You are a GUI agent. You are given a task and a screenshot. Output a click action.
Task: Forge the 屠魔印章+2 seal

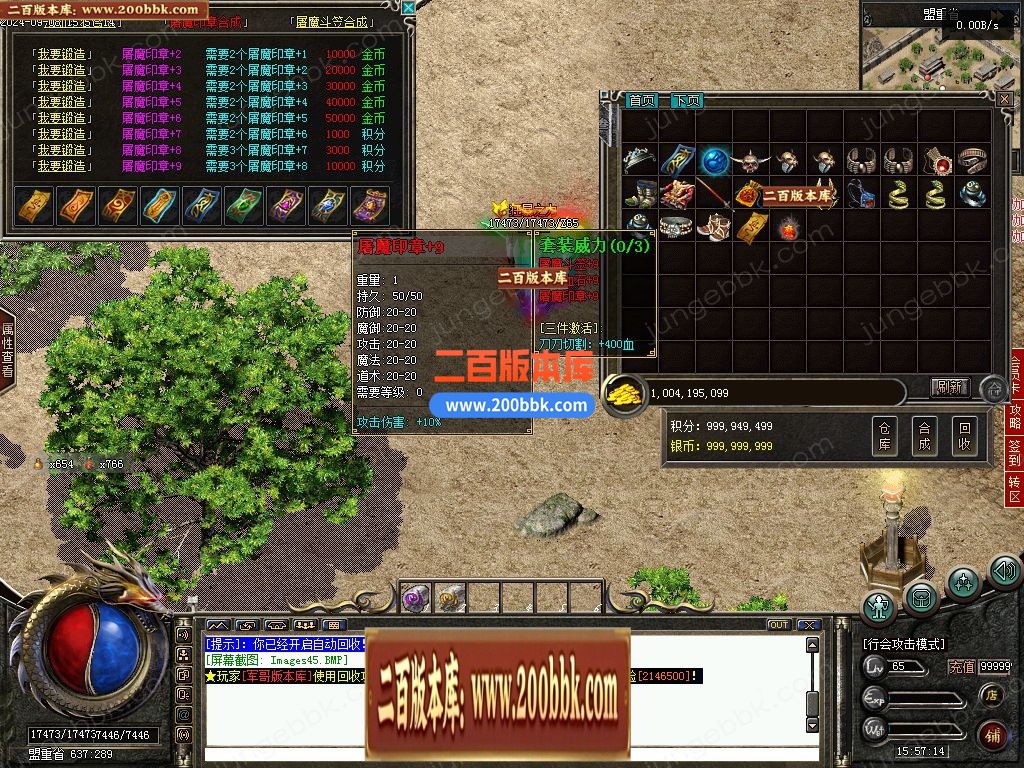pyautogui.click(x=61, y=54)
